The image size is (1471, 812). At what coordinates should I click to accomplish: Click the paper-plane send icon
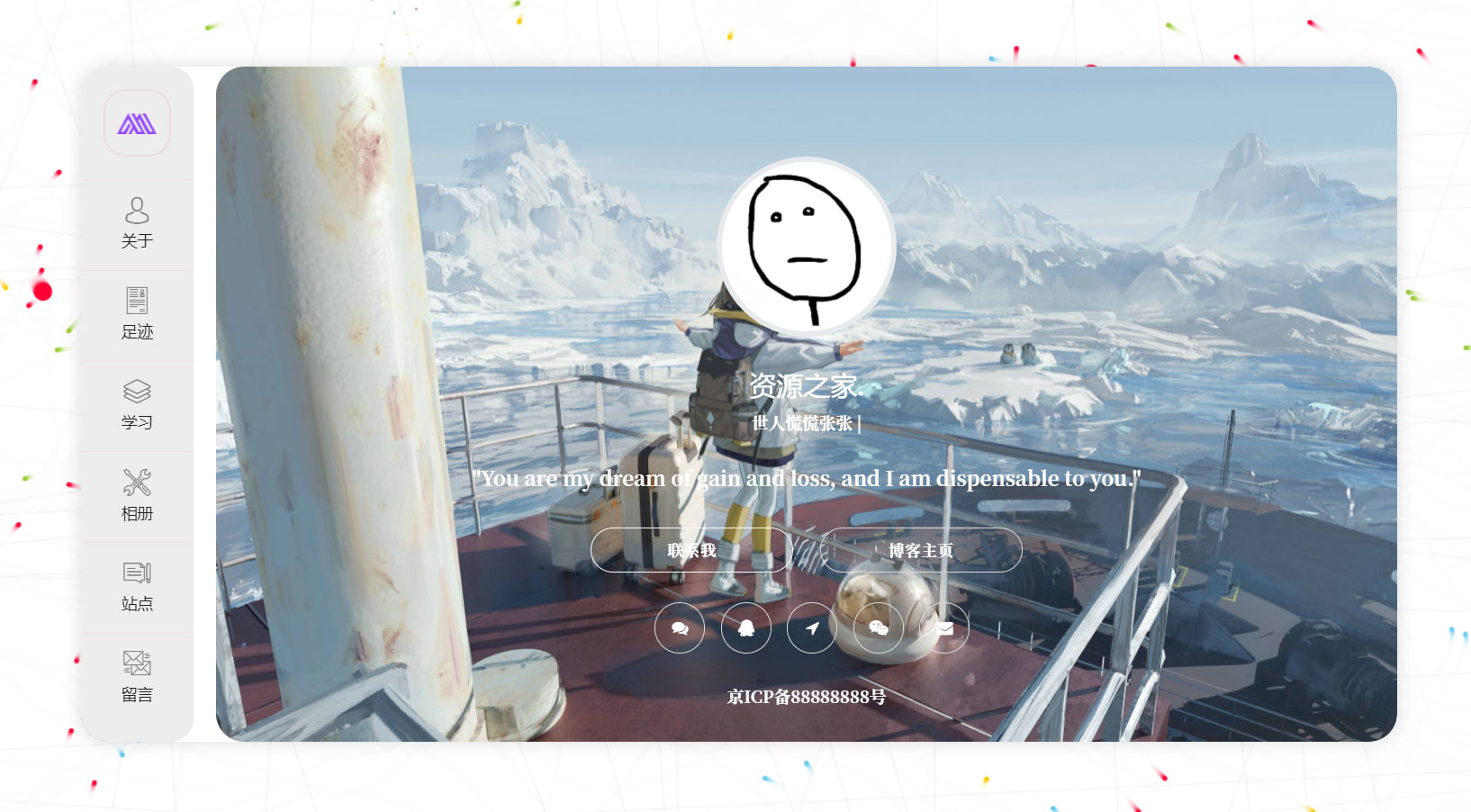pos(812,628)
